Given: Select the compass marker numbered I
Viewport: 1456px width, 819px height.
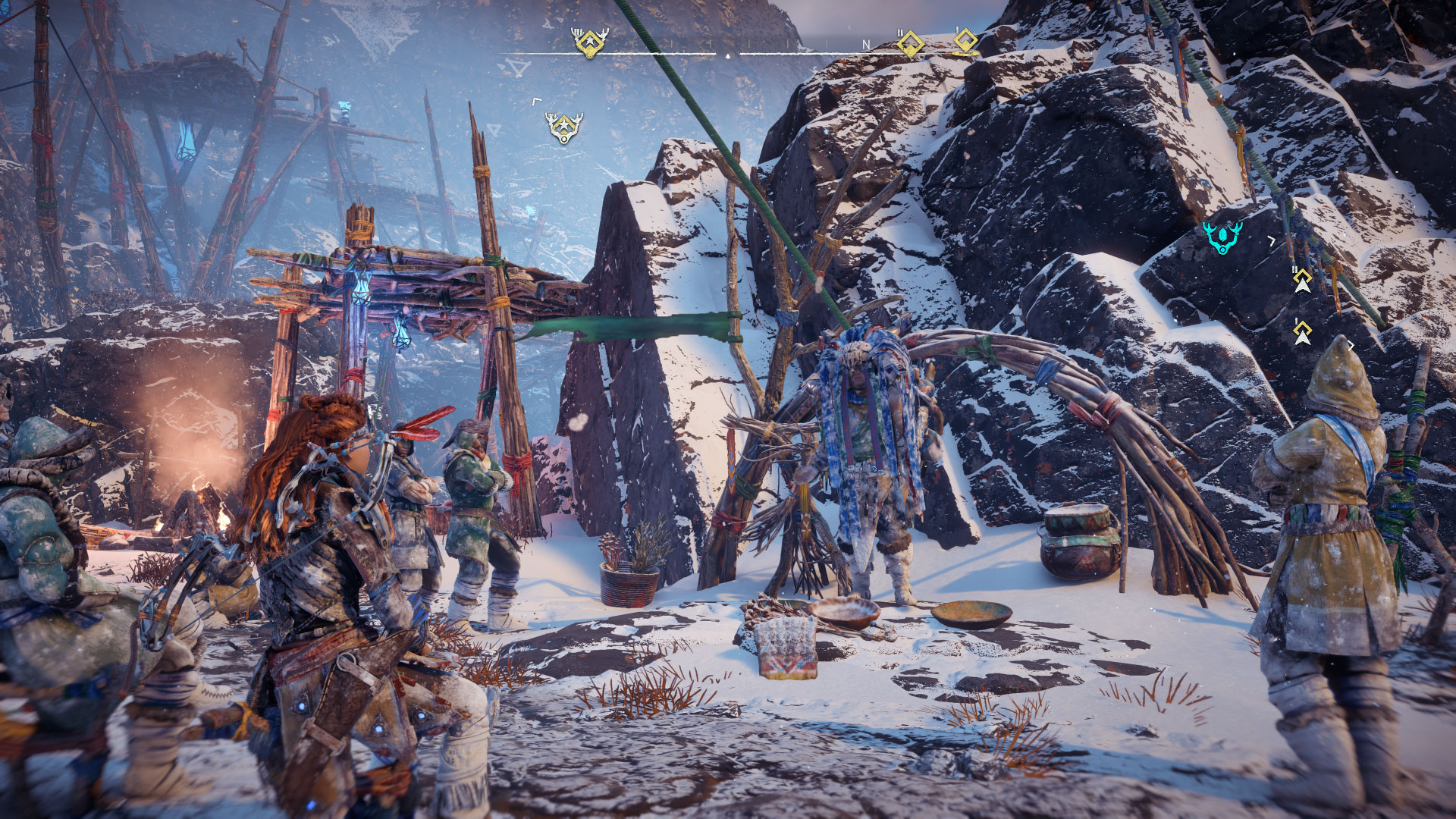Looking at the screenshot, I should tap(965, 42).
